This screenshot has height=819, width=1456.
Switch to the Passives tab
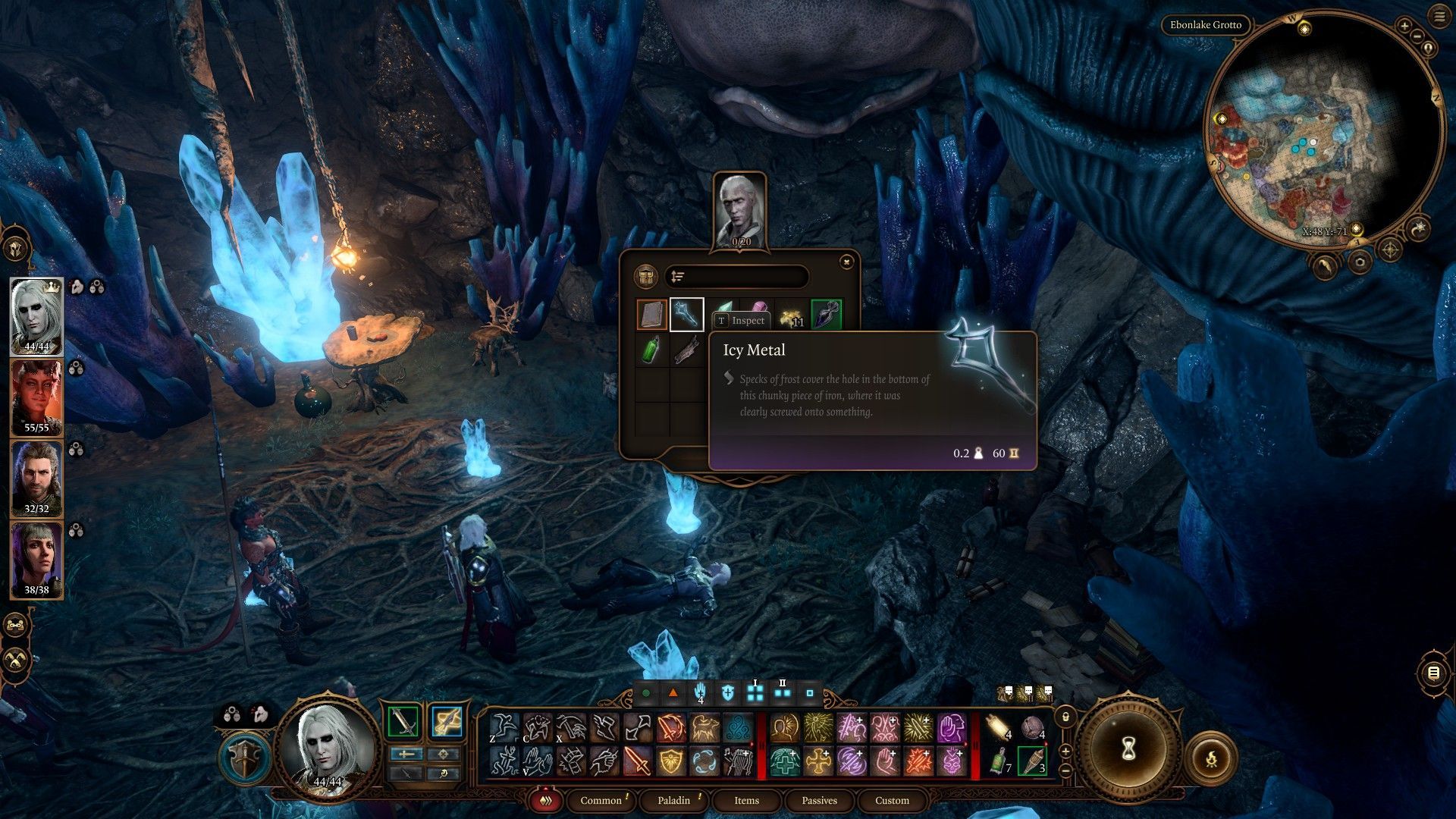click(819, 800)
